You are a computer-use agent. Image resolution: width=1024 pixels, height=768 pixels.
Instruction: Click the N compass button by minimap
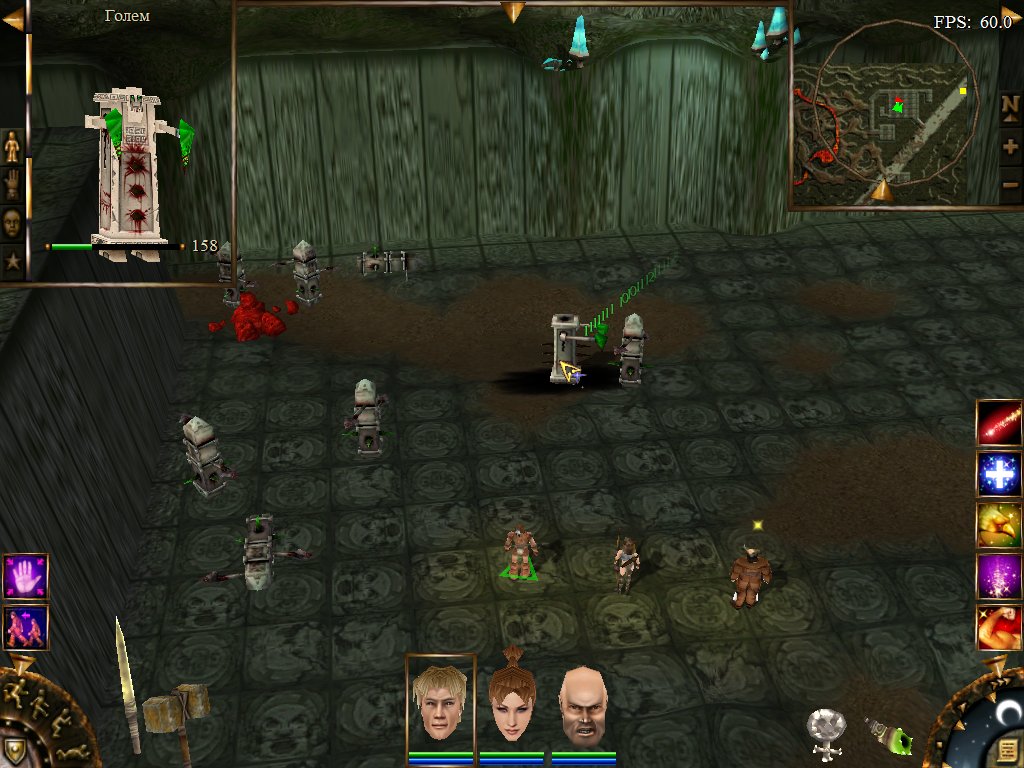pyautogui.click(x=1010, y=105)
